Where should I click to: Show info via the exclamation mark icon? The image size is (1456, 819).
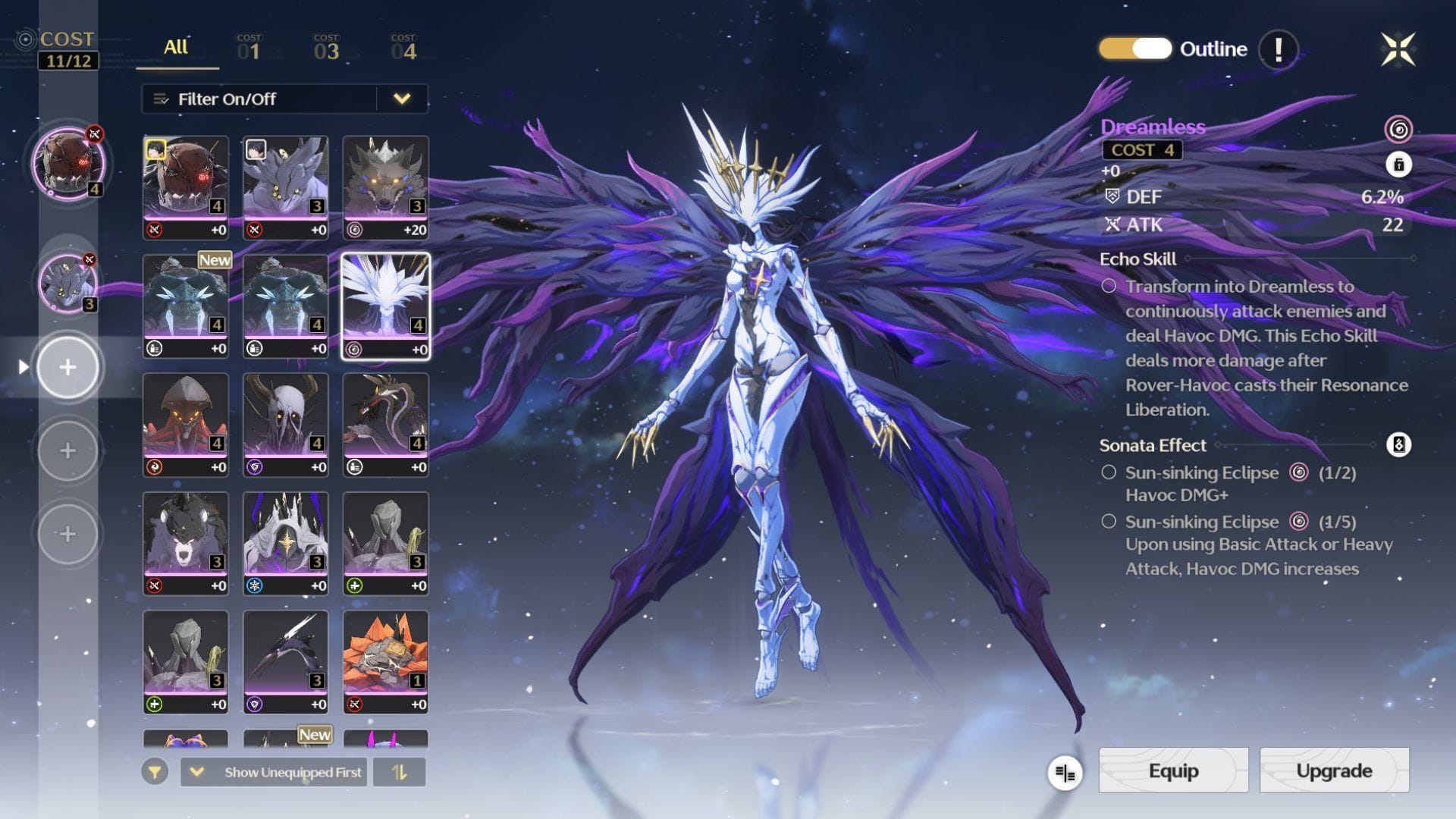[1279, 49]
